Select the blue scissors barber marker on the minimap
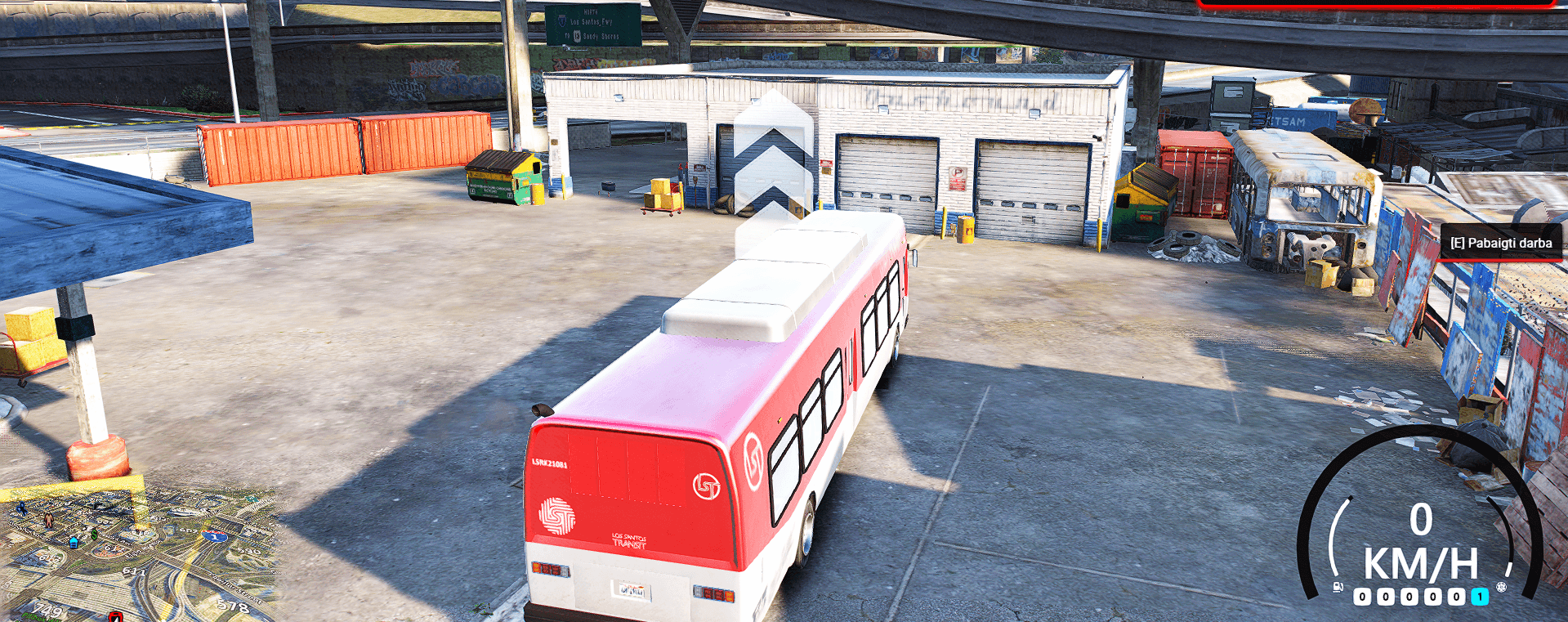This screenshot has height=622, width=1568. point(21,508)
